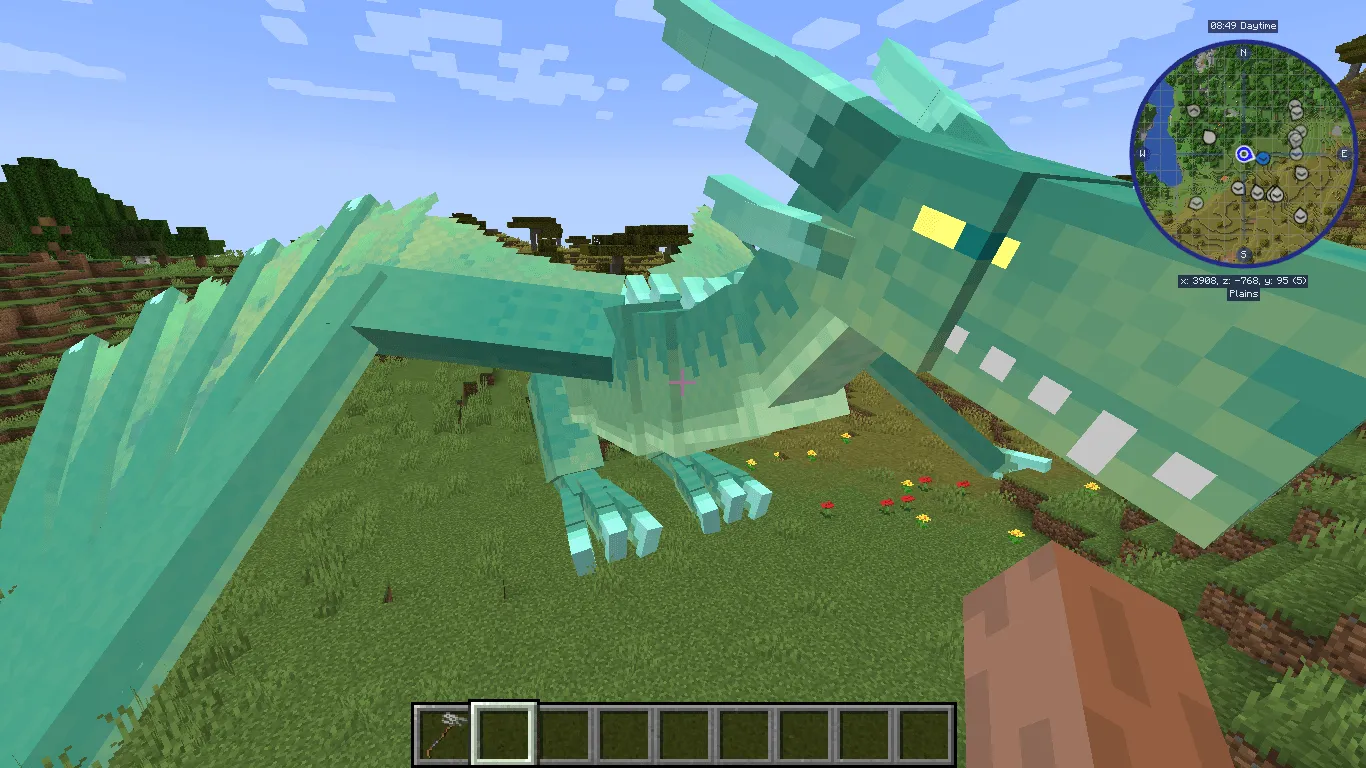Click the coordinates readout showing x: 3908
This screenshot has width=1366, height=768.
(x=1243, y=280)
